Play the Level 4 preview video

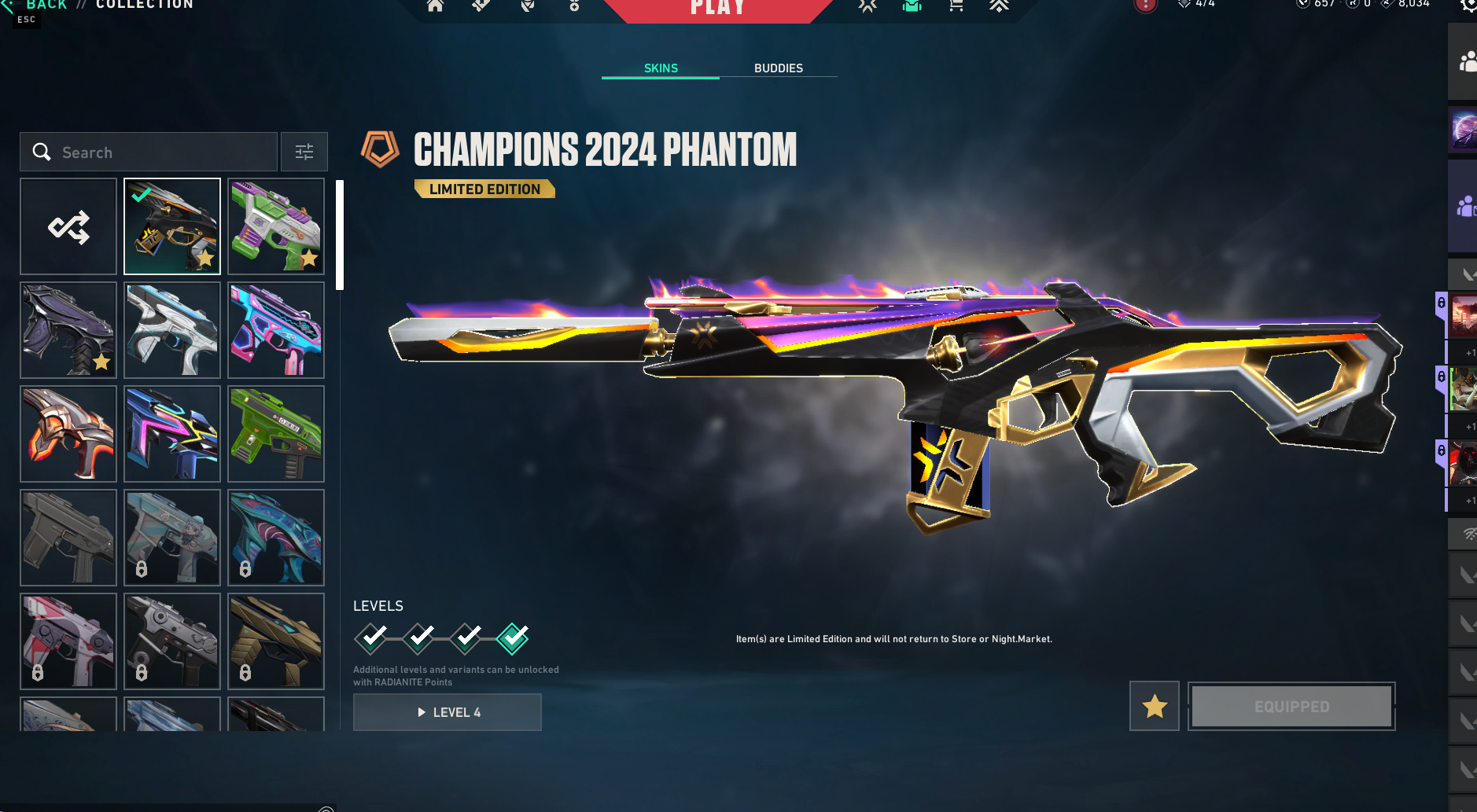point(447,712)
